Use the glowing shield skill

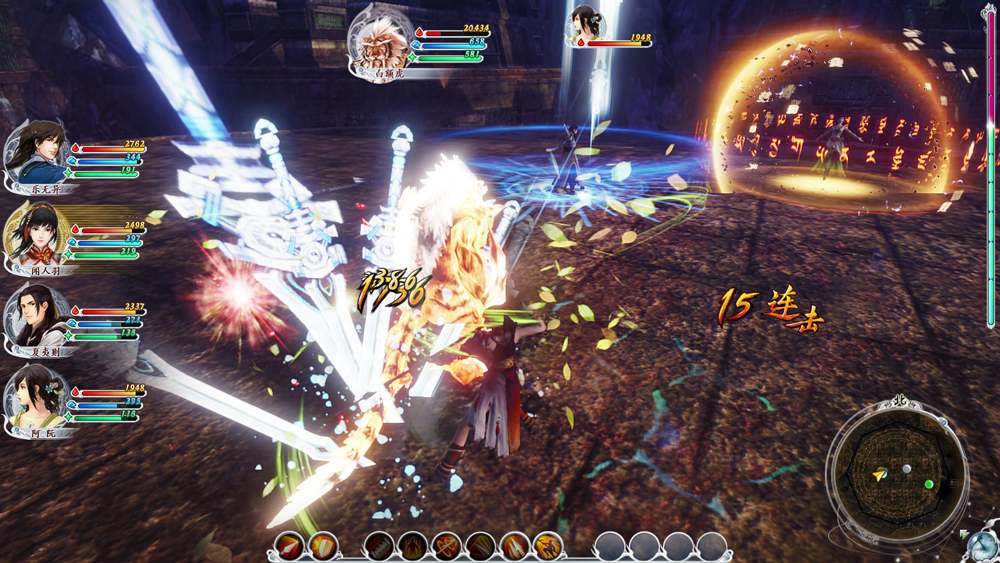[x=322, y=546]
